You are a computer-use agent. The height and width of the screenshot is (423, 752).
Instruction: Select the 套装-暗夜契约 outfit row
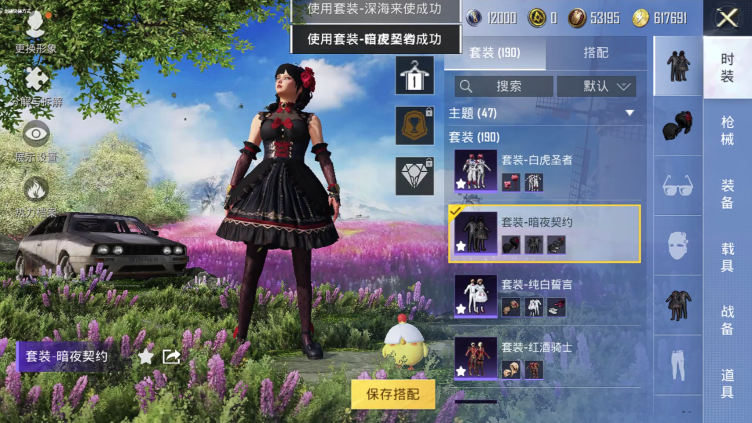(x=544, y=233)
